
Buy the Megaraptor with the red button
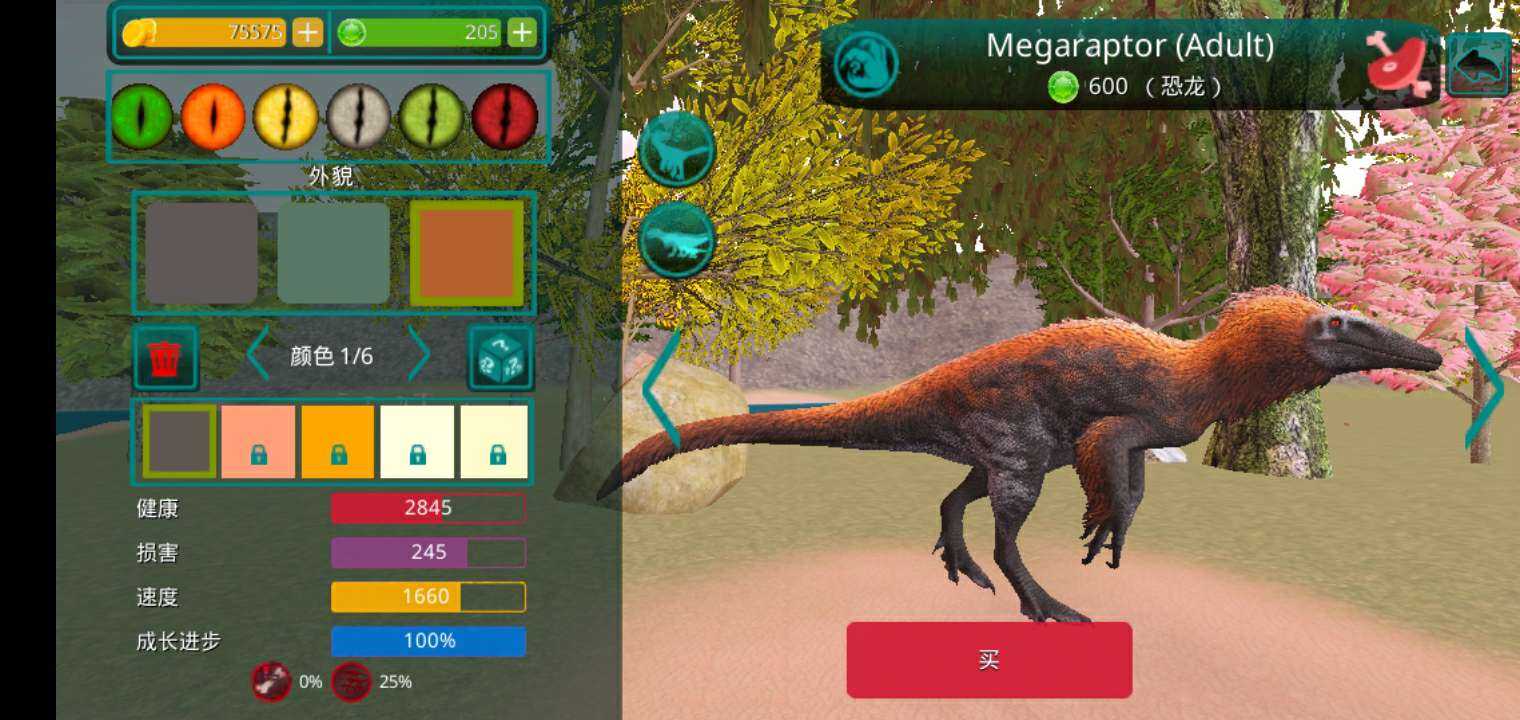989,660
